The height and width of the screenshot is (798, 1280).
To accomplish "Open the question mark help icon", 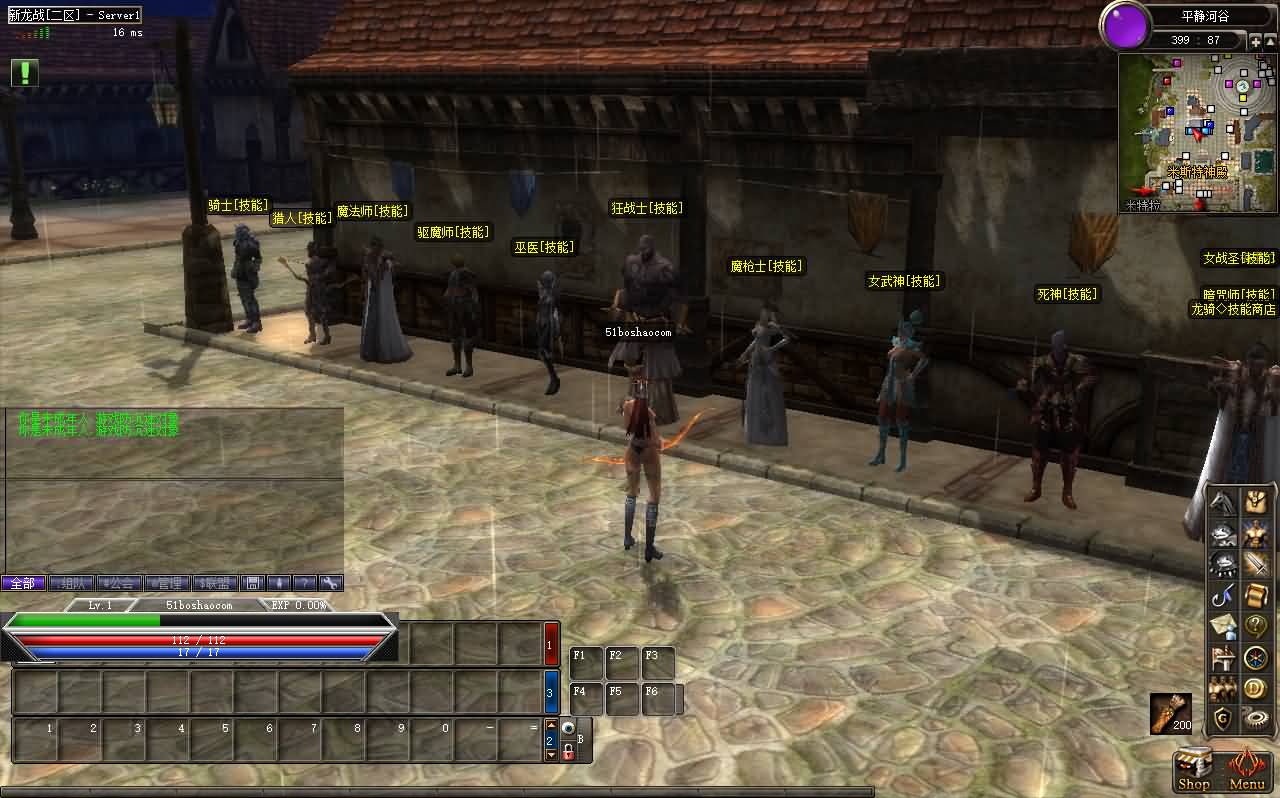I will (x=1255, y=628).
